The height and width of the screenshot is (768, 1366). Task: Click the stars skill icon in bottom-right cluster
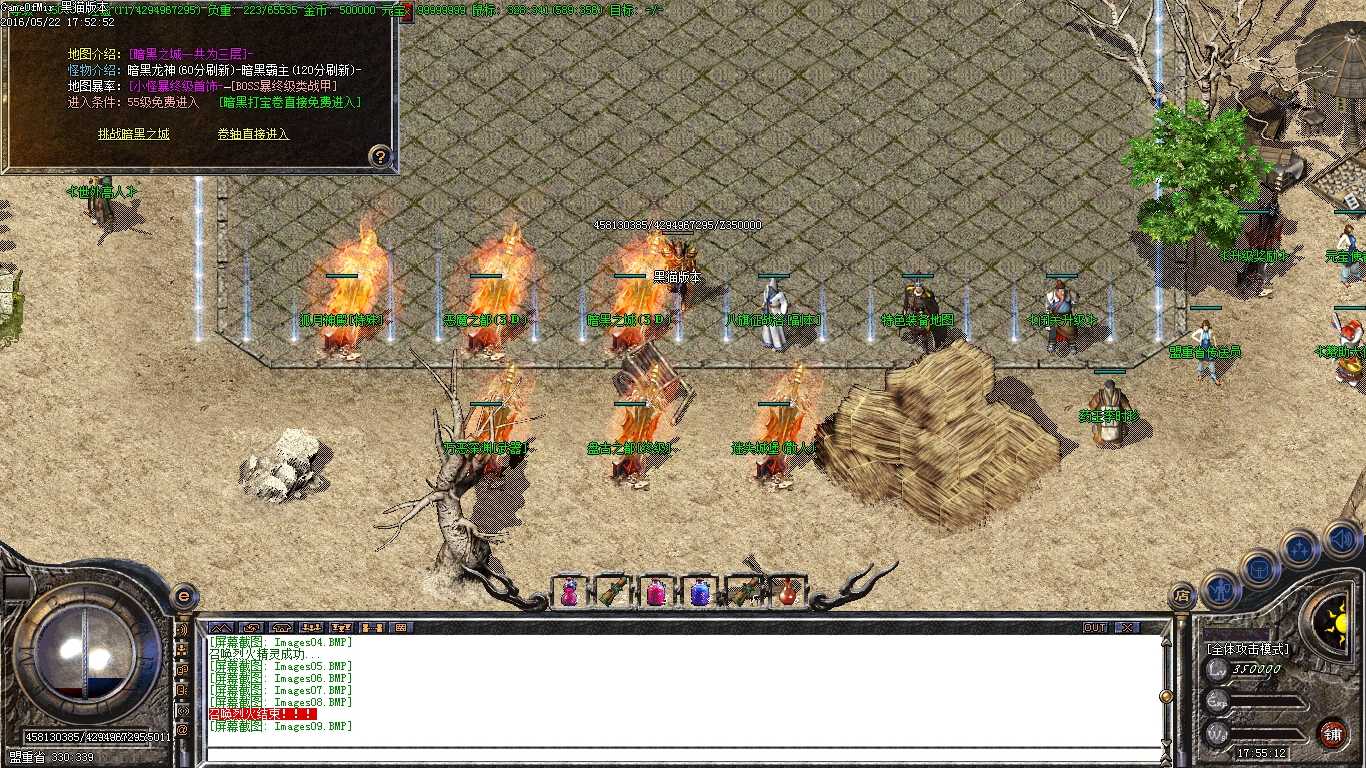pos(1299,547)
